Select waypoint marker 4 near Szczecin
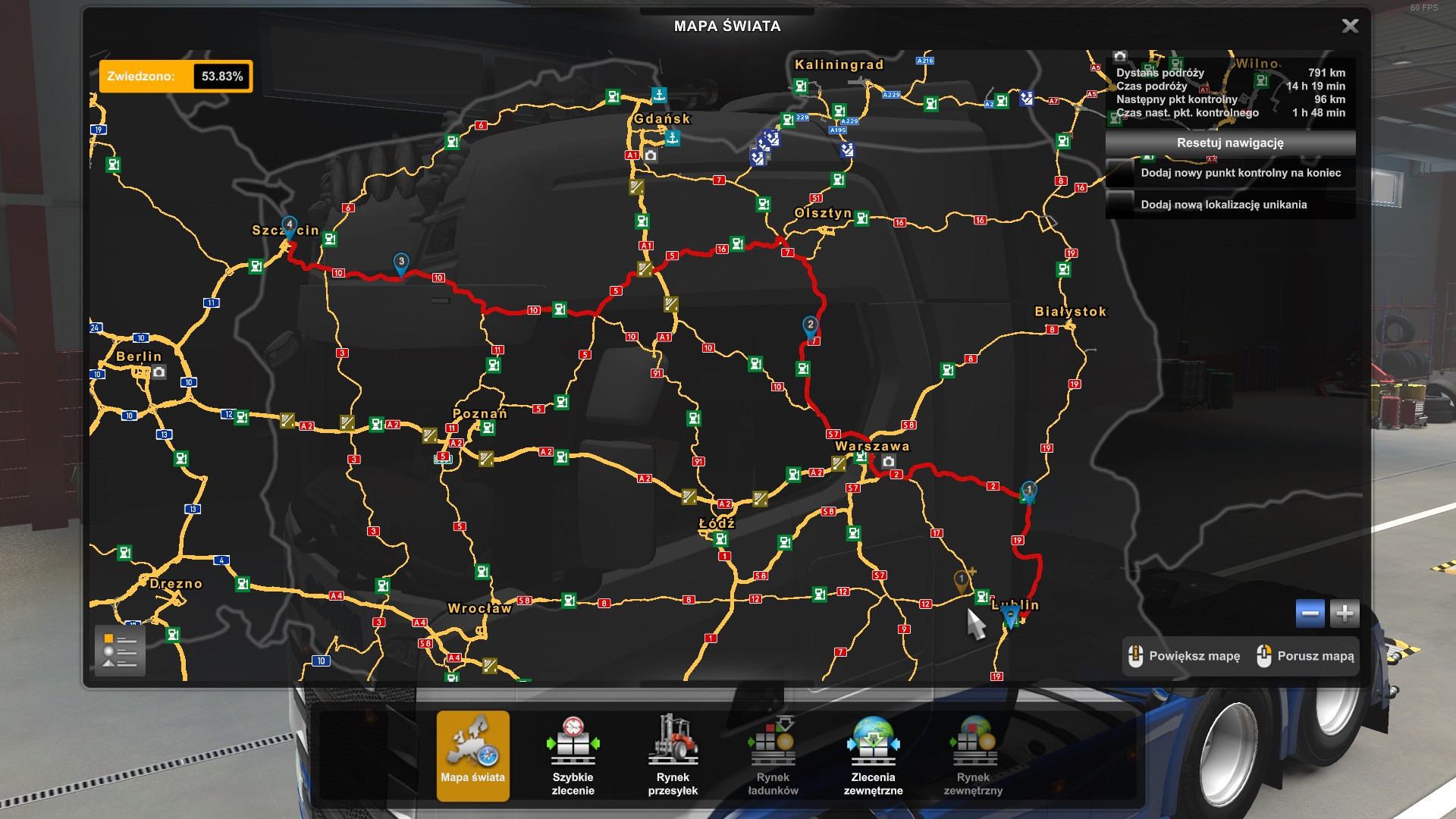 [x=290, y=224]
